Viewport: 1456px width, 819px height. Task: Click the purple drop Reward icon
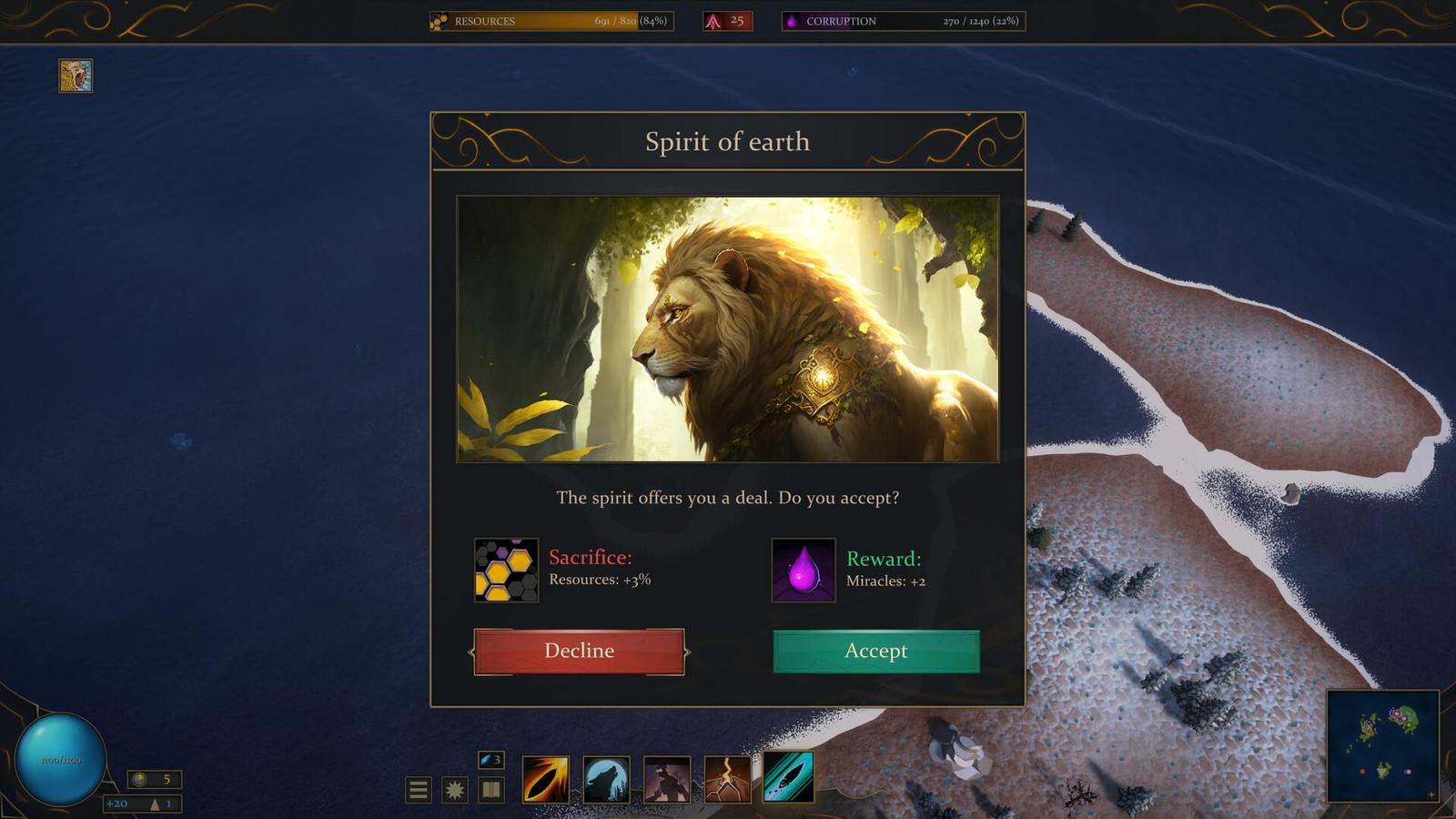804,571
